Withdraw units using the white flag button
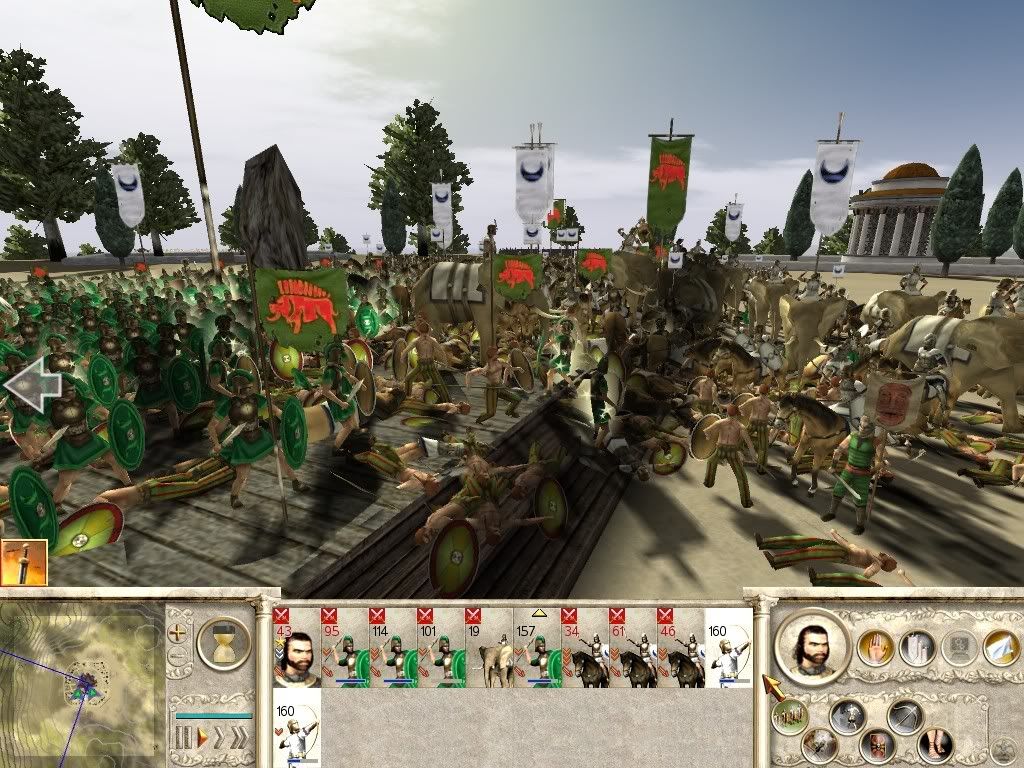The width and height of the screenshot is (1024, 768). click(1000, 647)
